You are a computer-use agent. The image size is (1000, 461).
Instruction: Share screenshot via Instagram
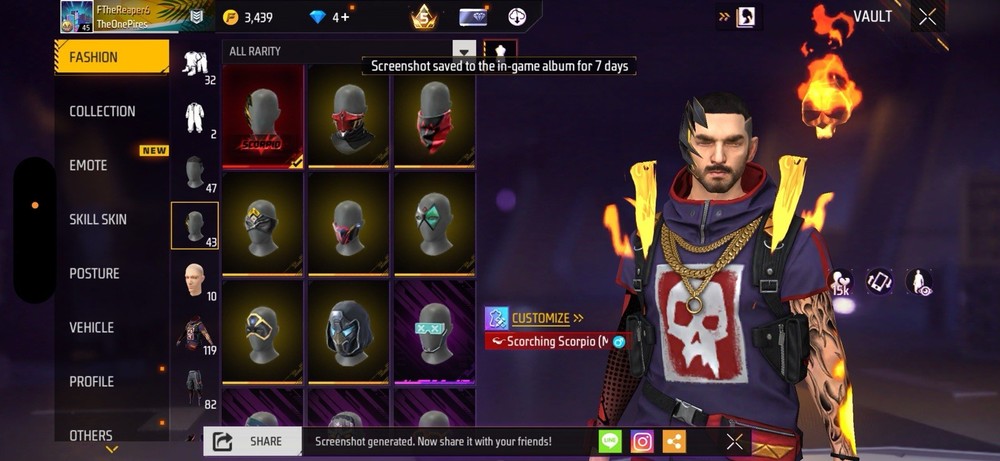point(642,441)
